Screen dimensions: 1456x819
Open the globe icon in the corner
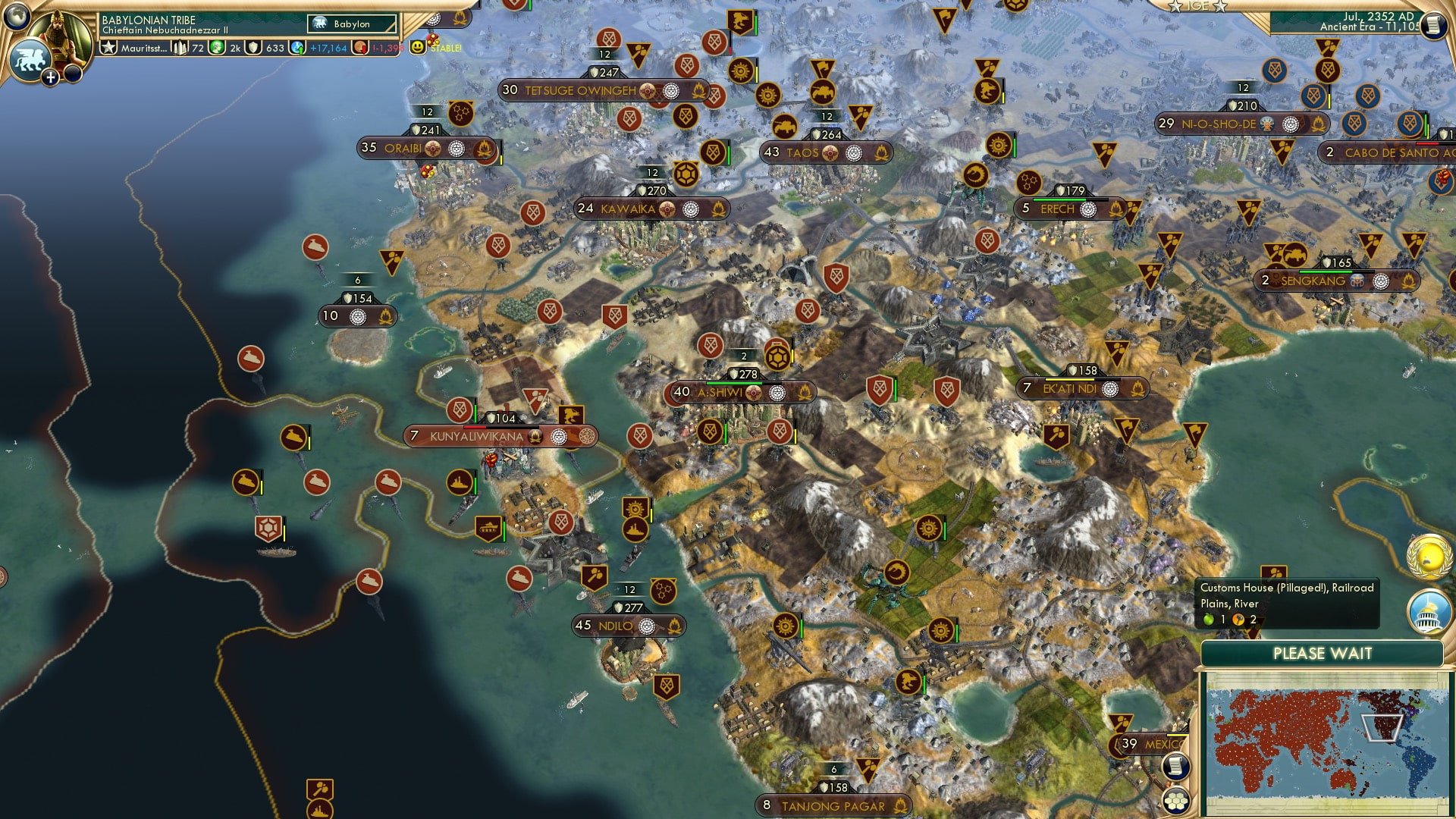pos(15,14)
